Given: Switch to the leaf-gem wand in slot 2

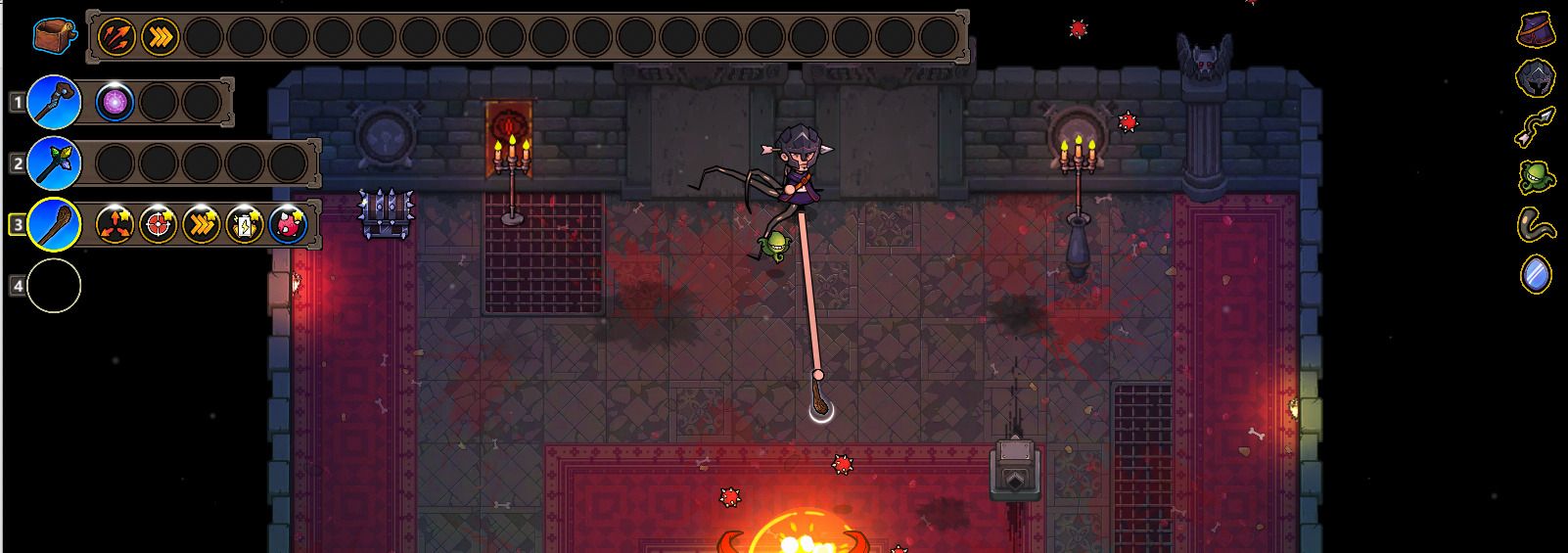Looking at the screenshot, I should pyautogui.click(x=54, y=162).
